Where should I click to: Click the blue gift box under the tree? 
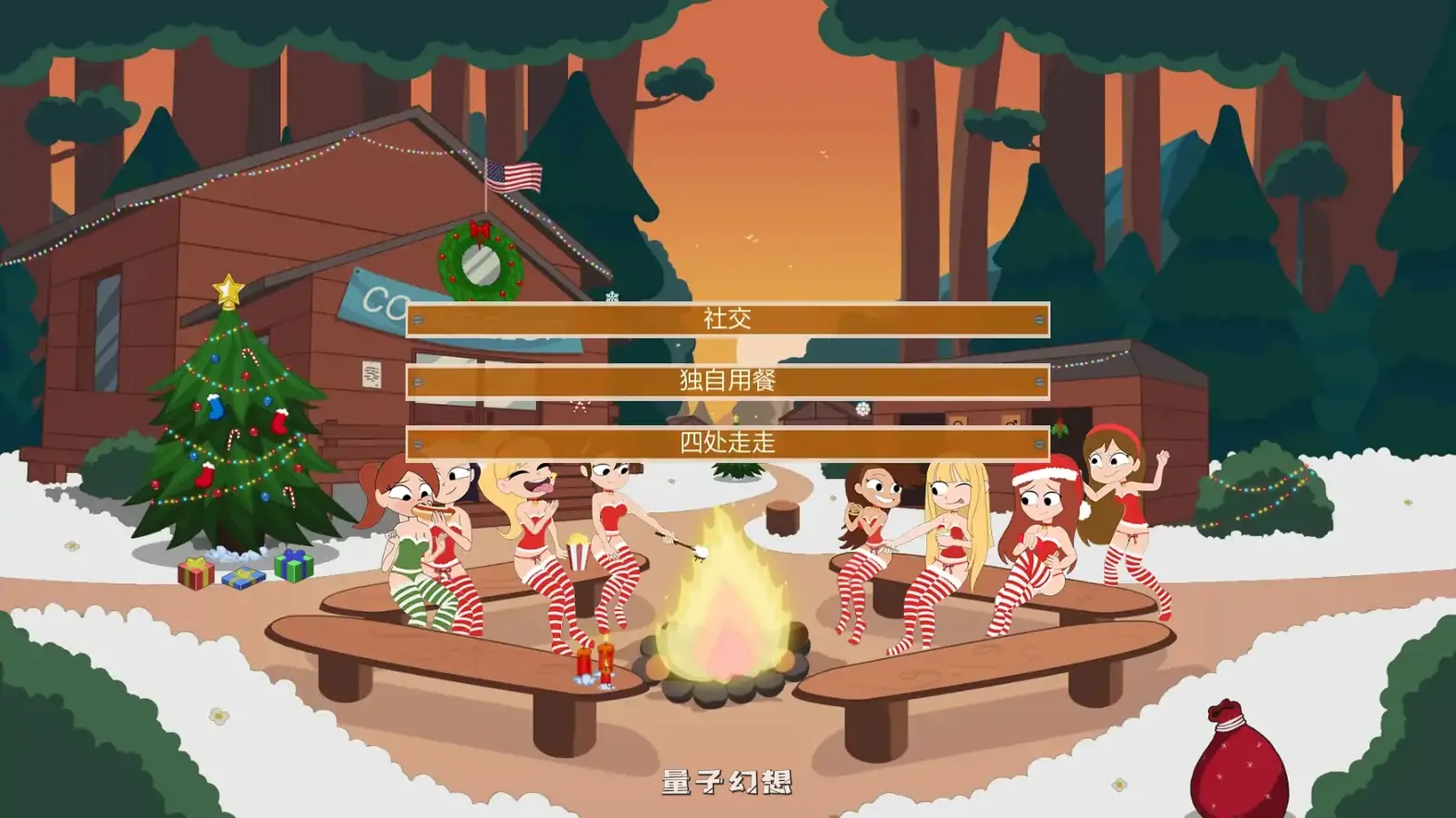pos(244,579)
